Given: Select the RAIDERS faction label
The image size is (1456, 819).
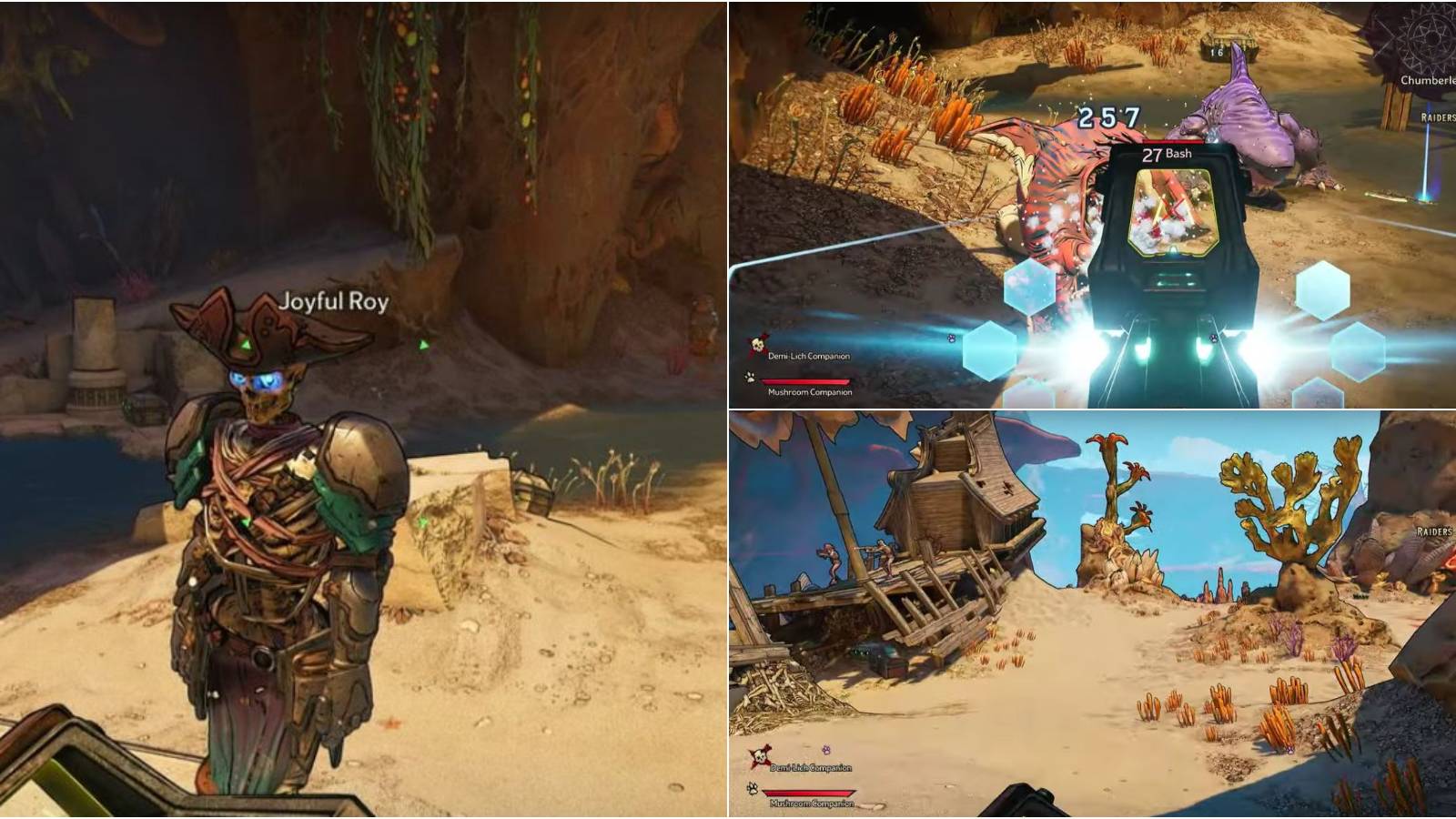Looking at the screenshot, I should [1436, 117].
